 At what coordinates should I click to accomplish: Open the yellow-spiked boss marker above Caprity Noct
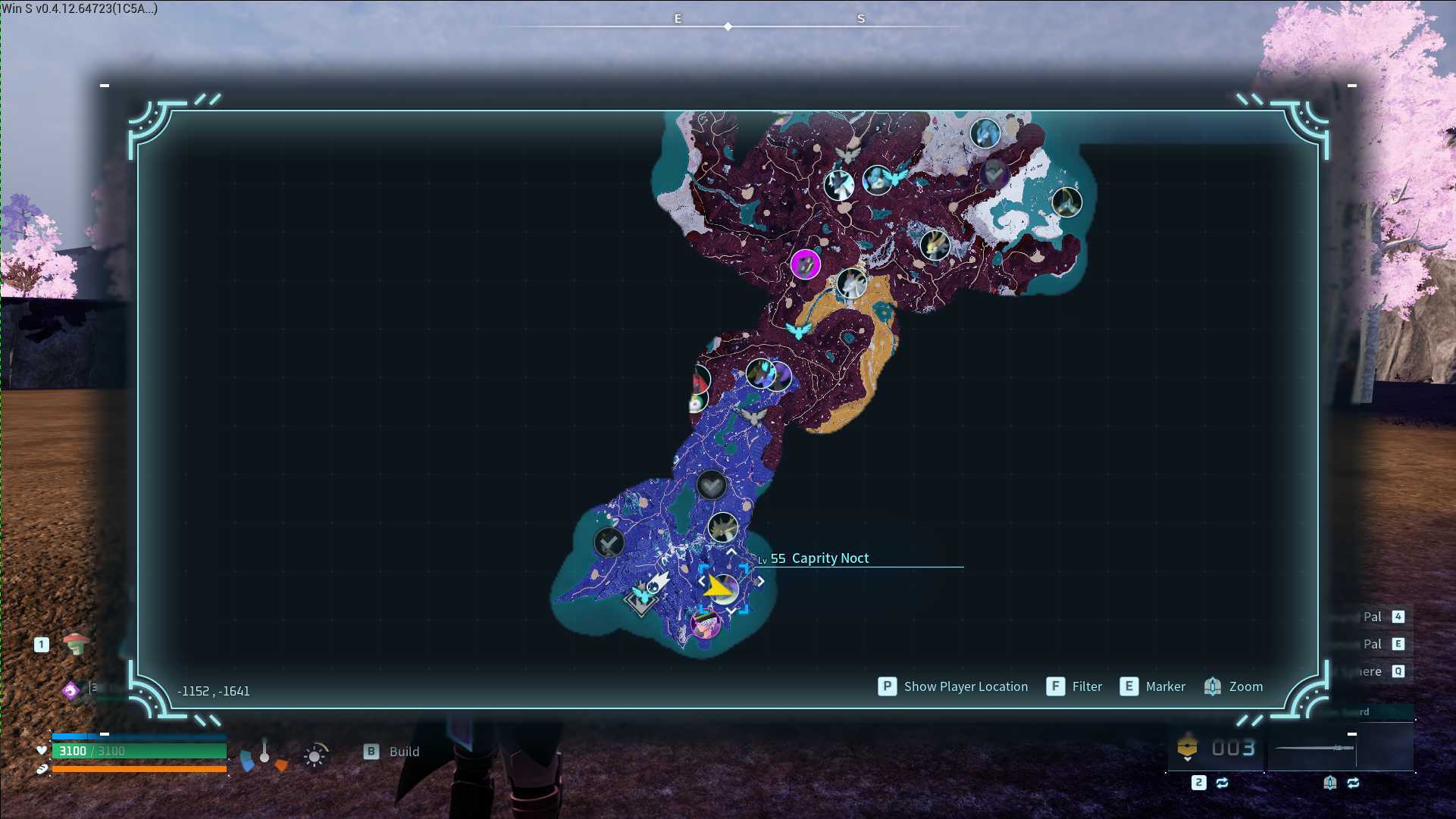(722, 527)
